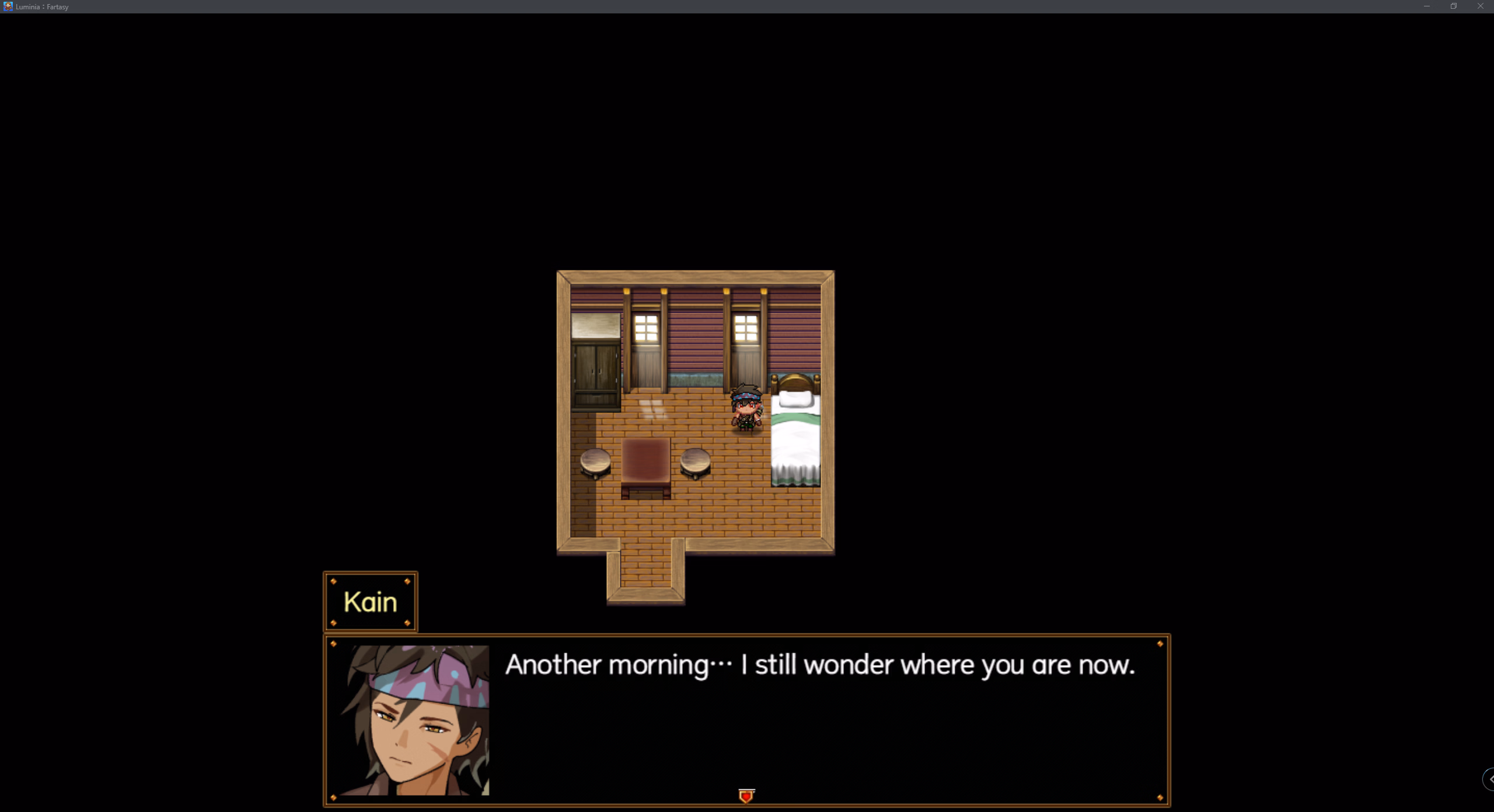Viewport: 1494px width, 812px height.
Task: Restore down the game window
Action: click(1453, 6)
